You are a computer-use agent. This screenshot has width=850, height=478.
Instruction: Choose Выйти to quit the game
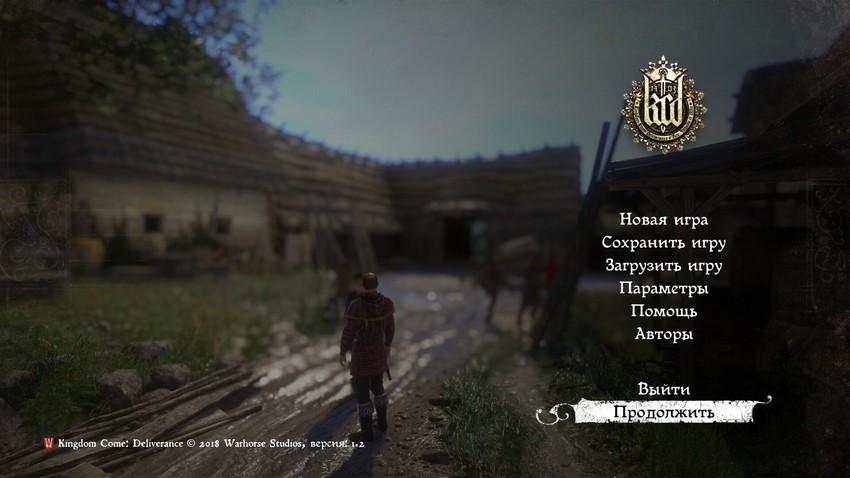[664, 389]
